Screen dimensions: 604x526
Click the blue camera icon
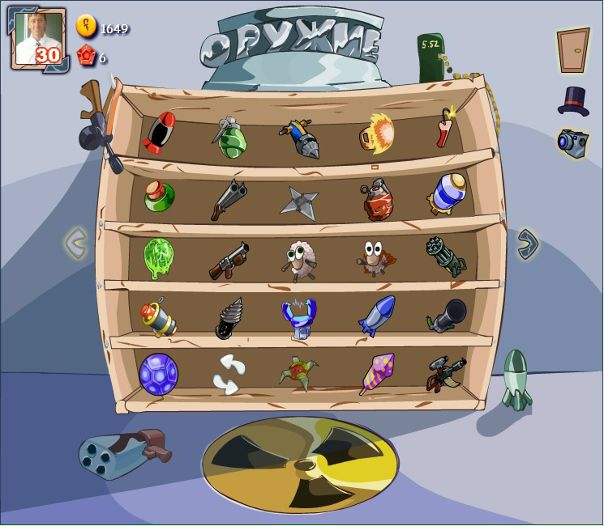tap(572, 142)
